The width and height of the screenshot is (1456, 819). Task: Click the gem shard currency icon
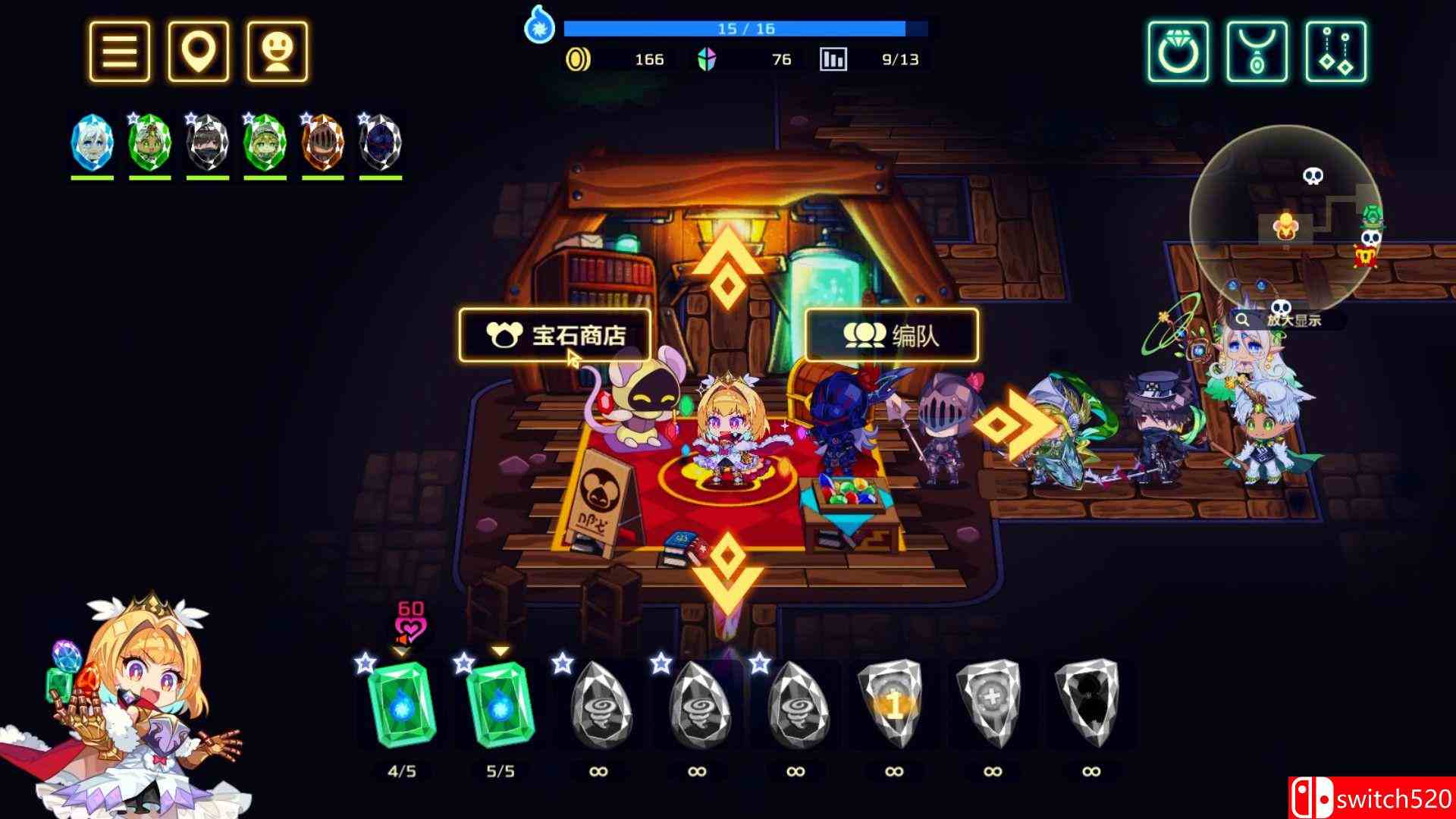coord(707,58)
